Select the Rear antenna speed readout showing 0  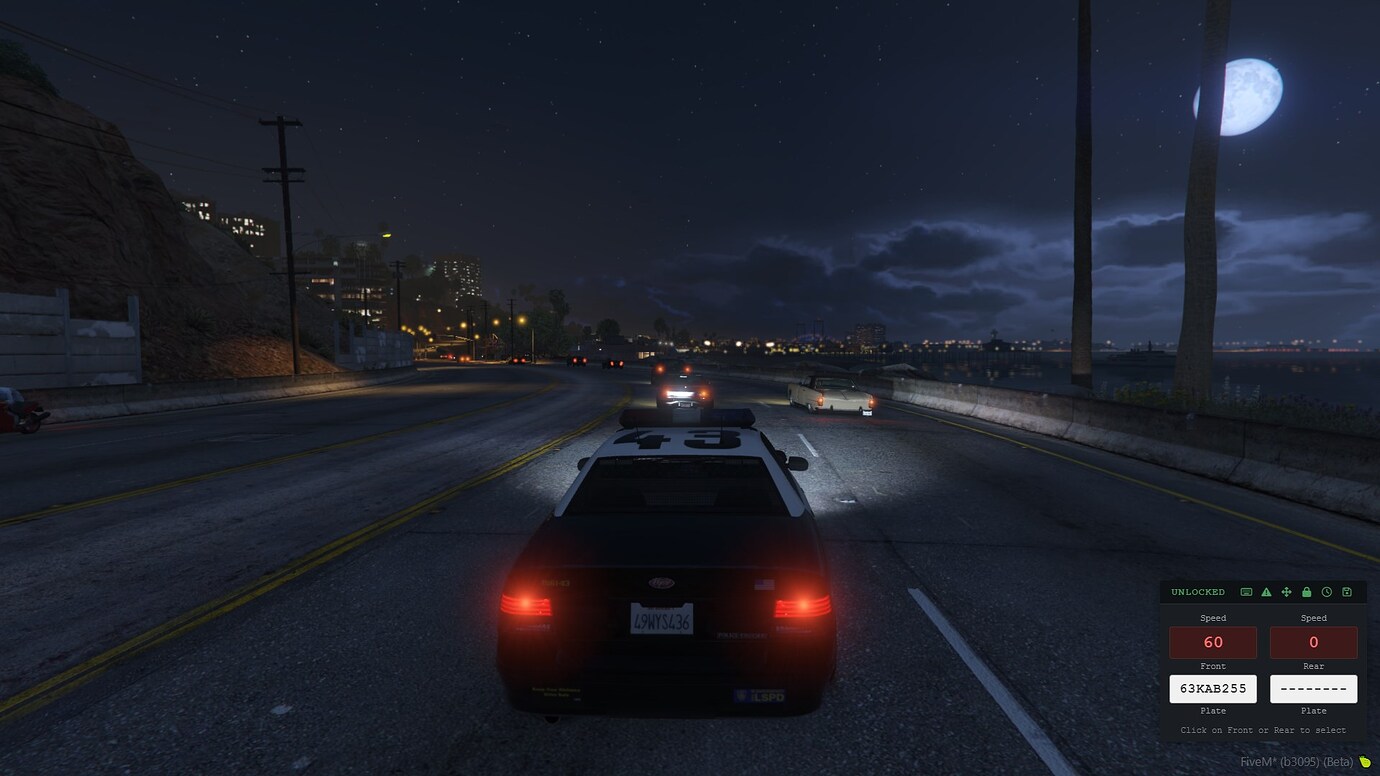(x=1313, y=642)
